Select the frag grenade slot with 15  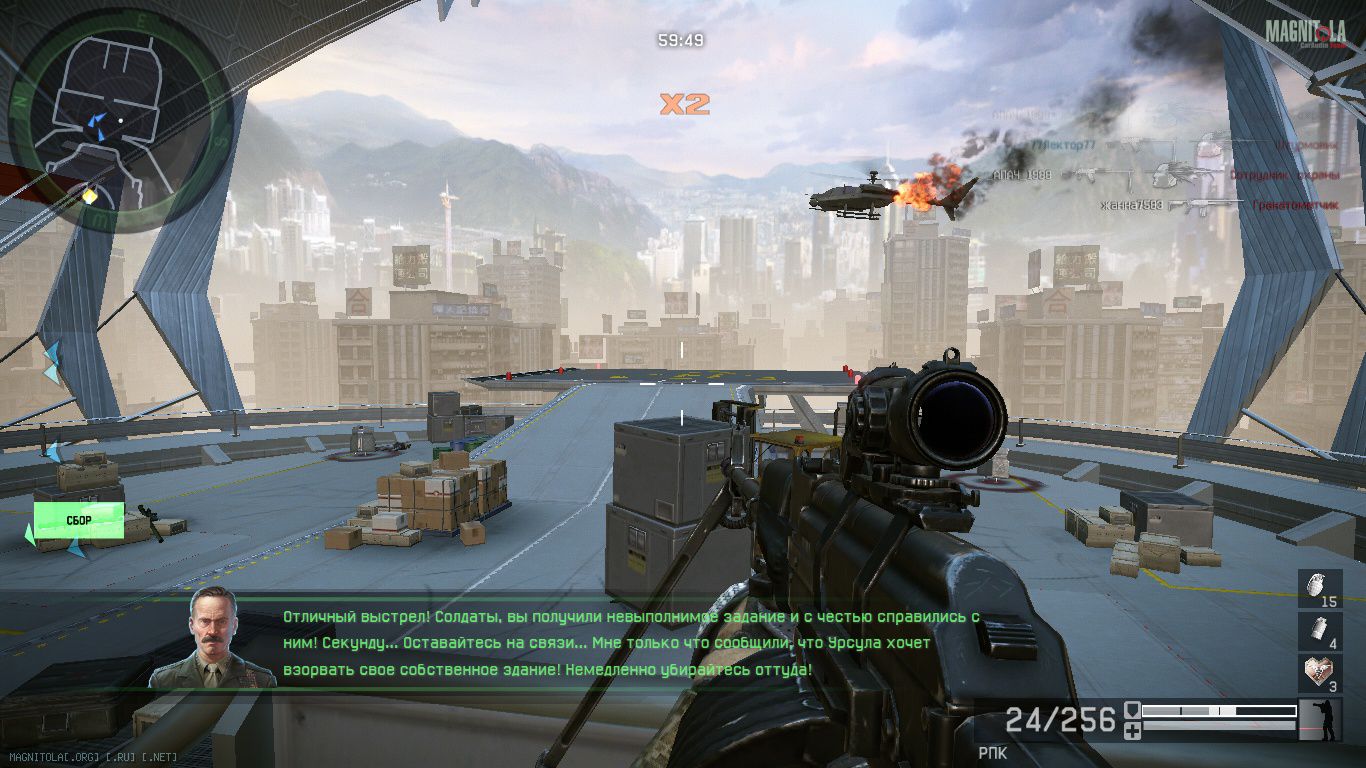click(1320, 590)
